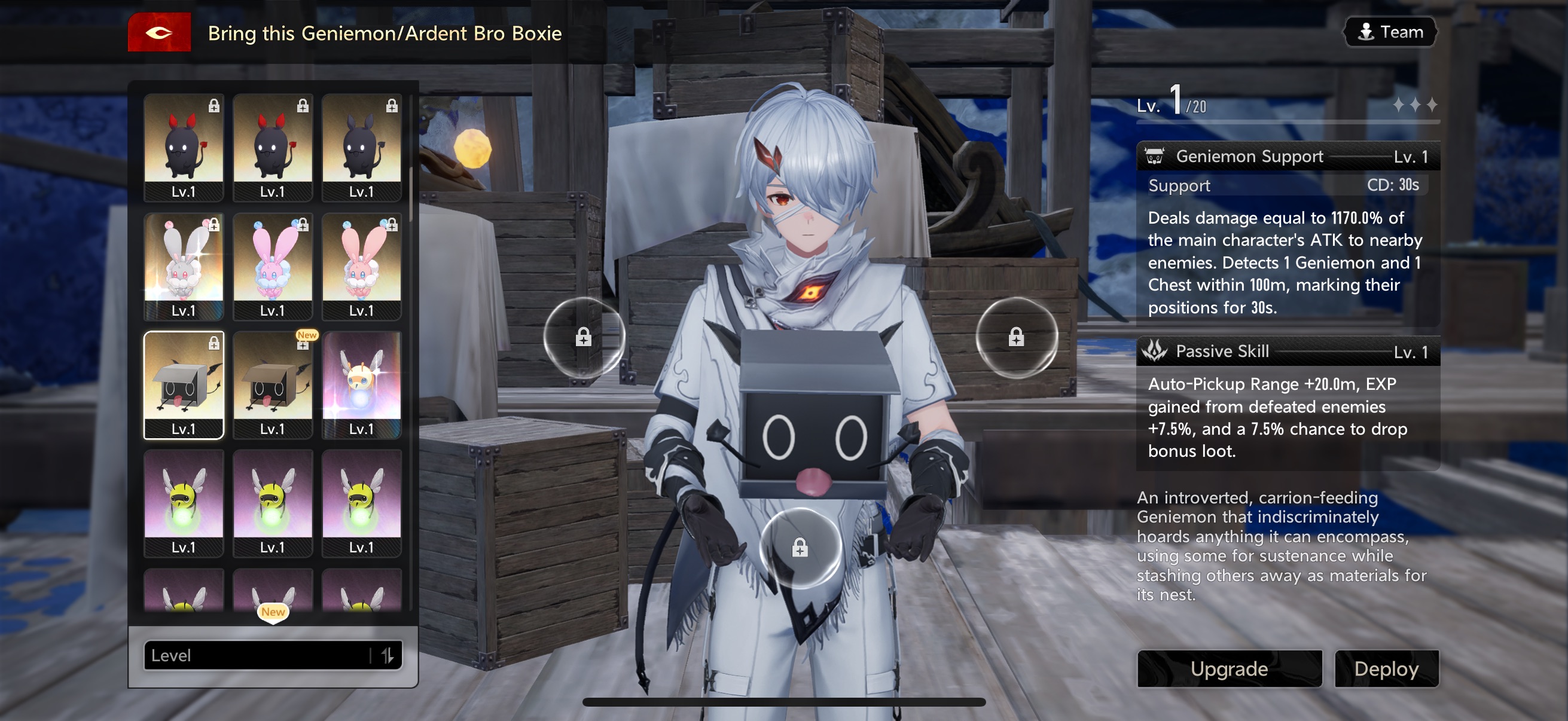Pick the black-horned dark imp Geniemon
This screenshot has width=1568, height=721.
[361, 147]
